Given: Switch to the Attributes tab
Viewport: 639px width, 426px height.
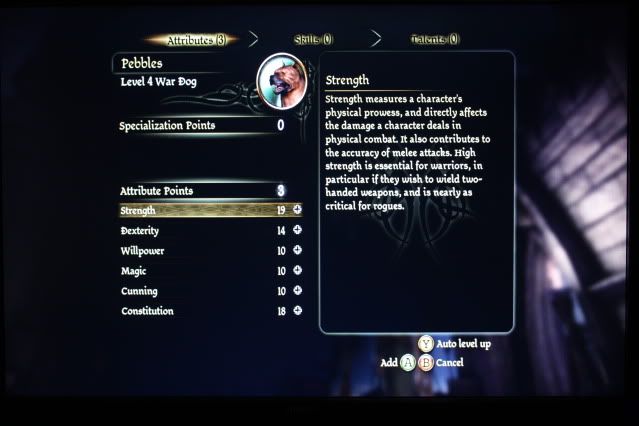Looking at the screenshot, I should pos(194,40).
